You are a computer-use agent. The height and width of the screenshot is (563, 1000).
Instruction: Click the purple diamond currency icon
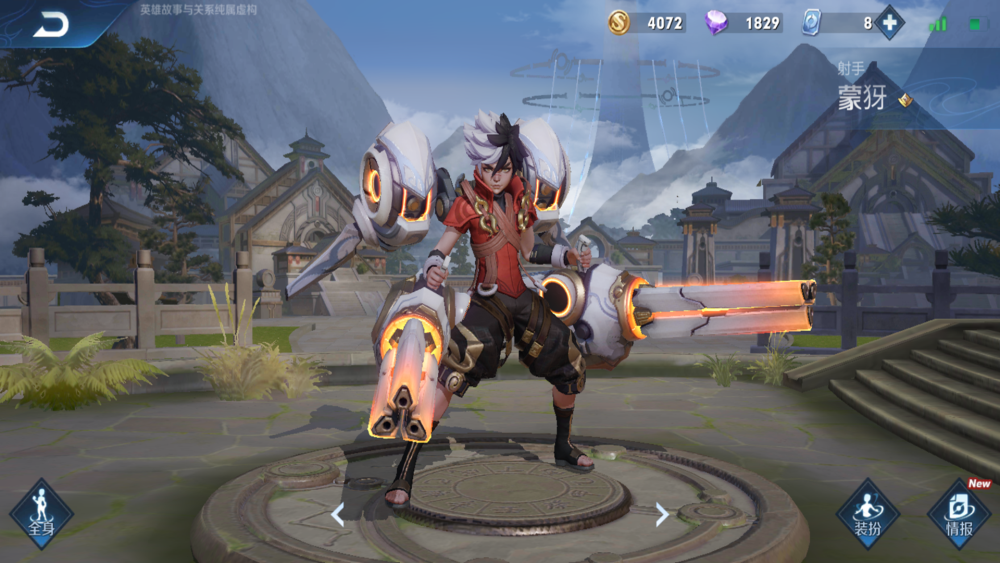pos(716,23)
